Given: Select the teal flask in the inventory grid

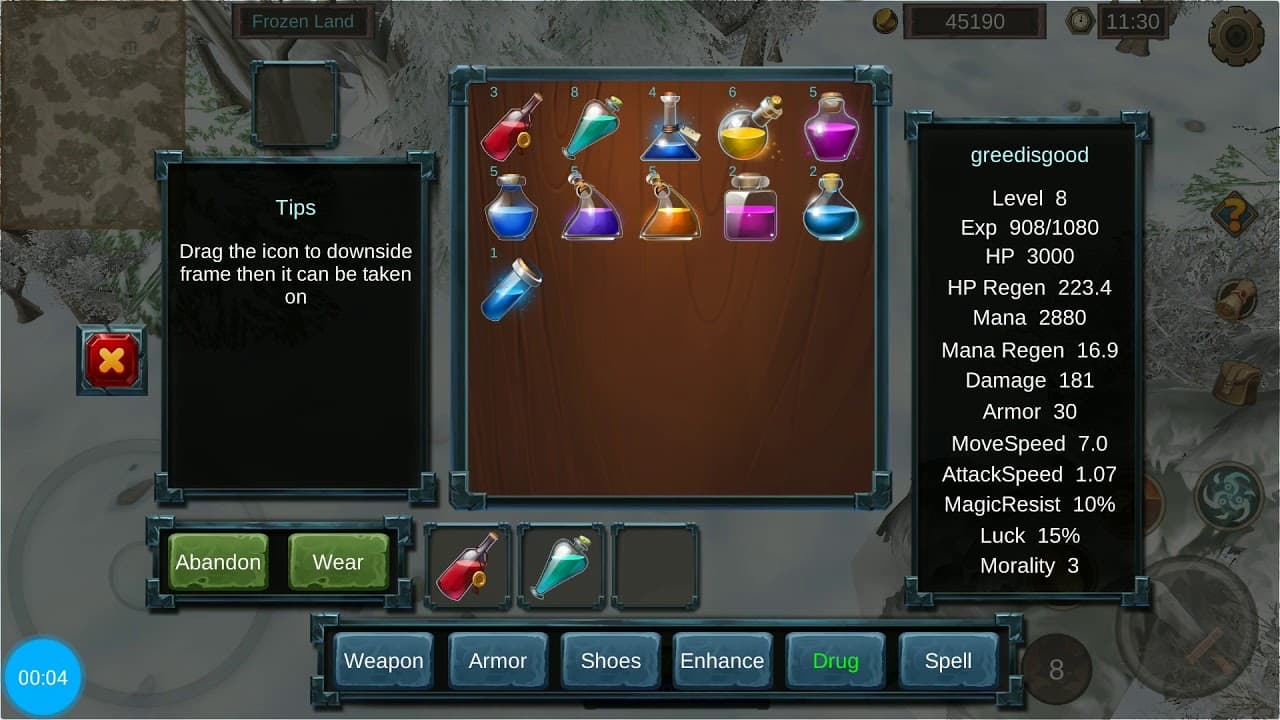Looking at the screenshot, I should (x=591, y=128).
